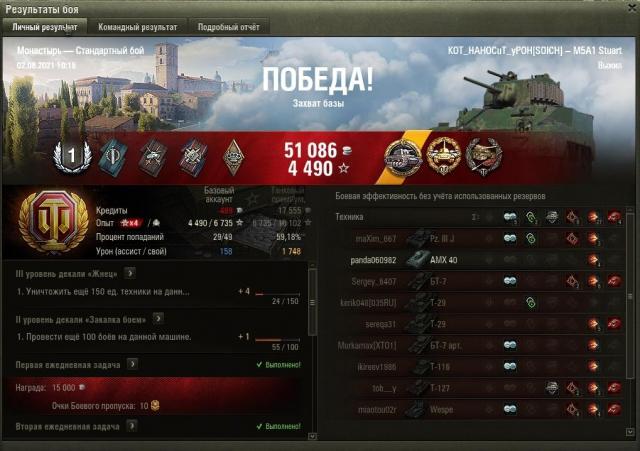This screenshot has width=640, height=451.
Task: Select the Личный результат tab
Action: (x=45, y=27)
